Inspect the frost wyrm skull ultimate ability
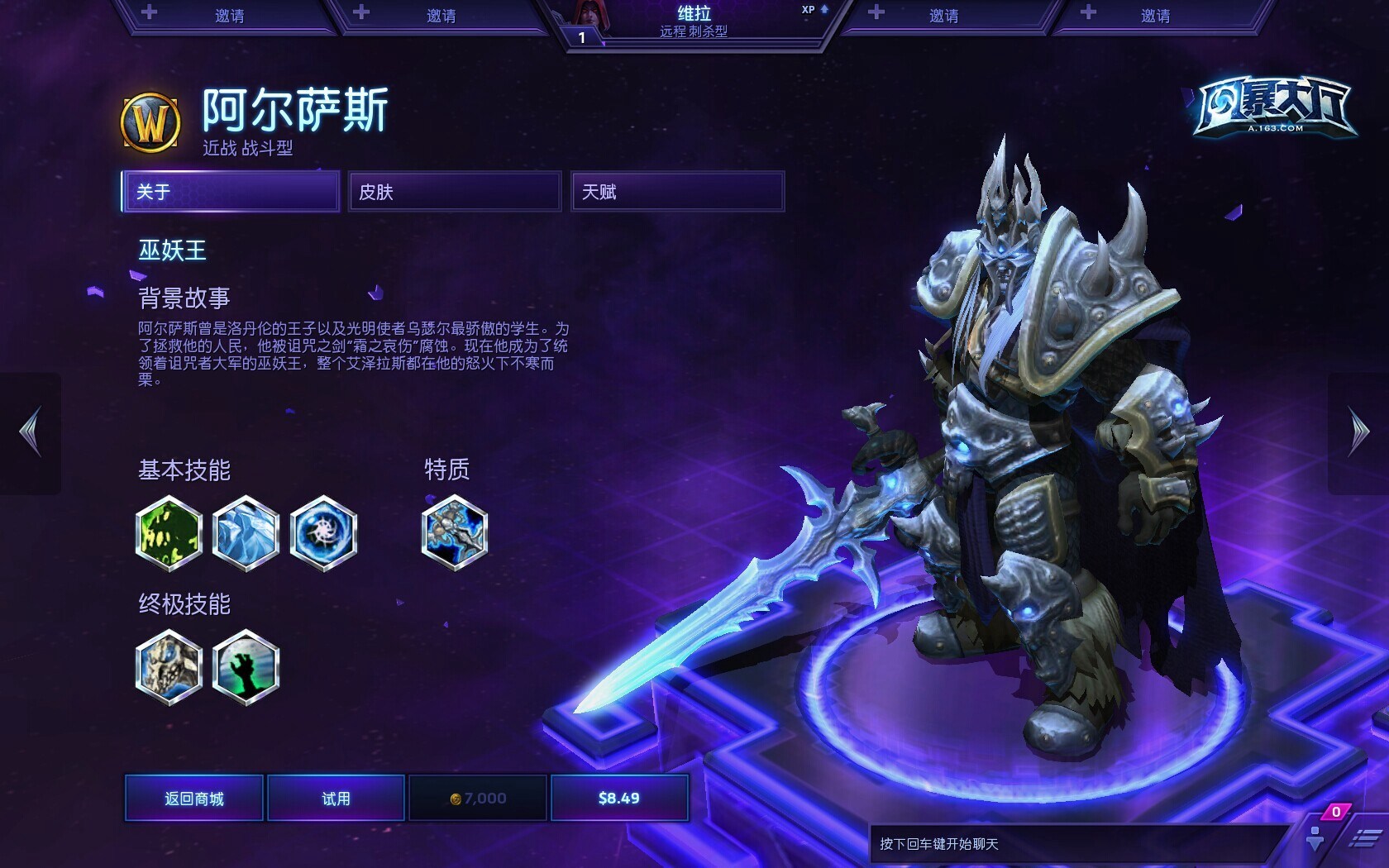 [169, 667]
